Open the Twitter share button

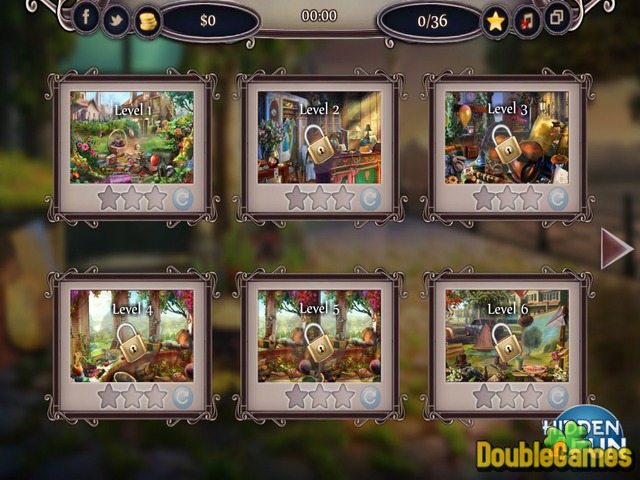click(116, 19)
